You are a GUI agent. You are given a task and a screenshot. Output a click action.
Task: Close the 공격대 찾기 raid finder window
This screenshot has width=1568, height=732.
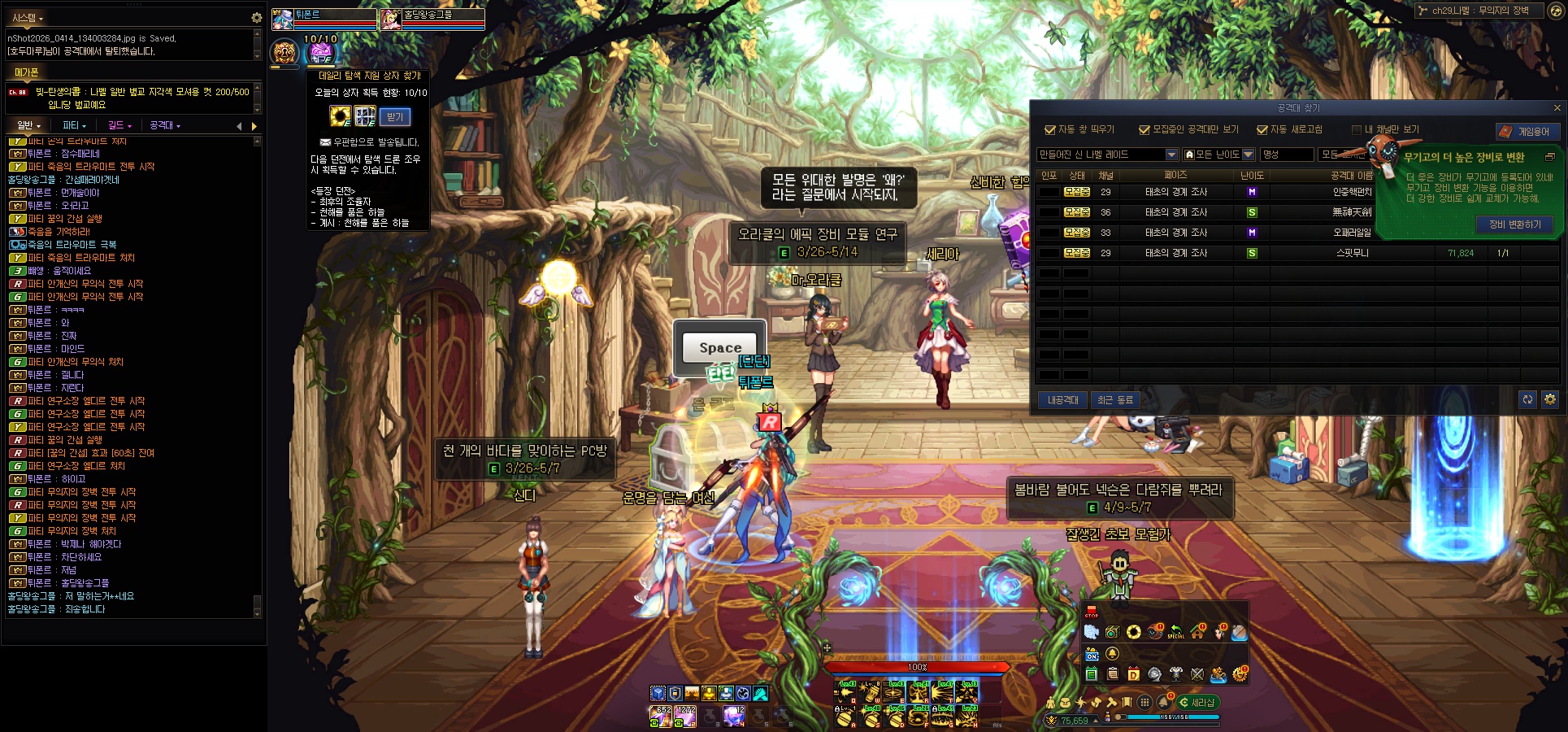click(x=1557, y=108)
